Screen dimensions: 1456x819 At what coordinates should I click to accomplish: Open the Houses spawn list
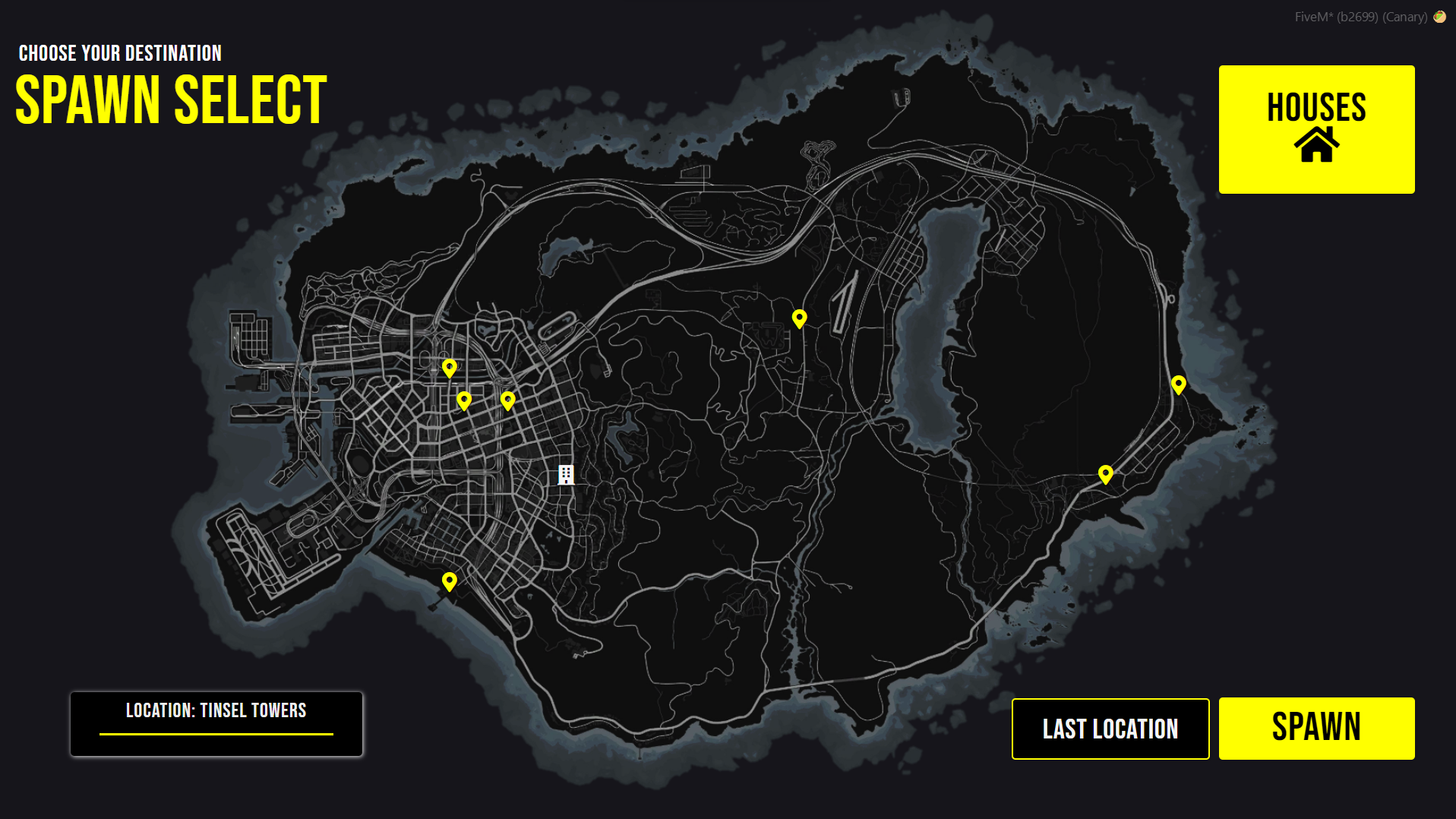[1316, 129]
